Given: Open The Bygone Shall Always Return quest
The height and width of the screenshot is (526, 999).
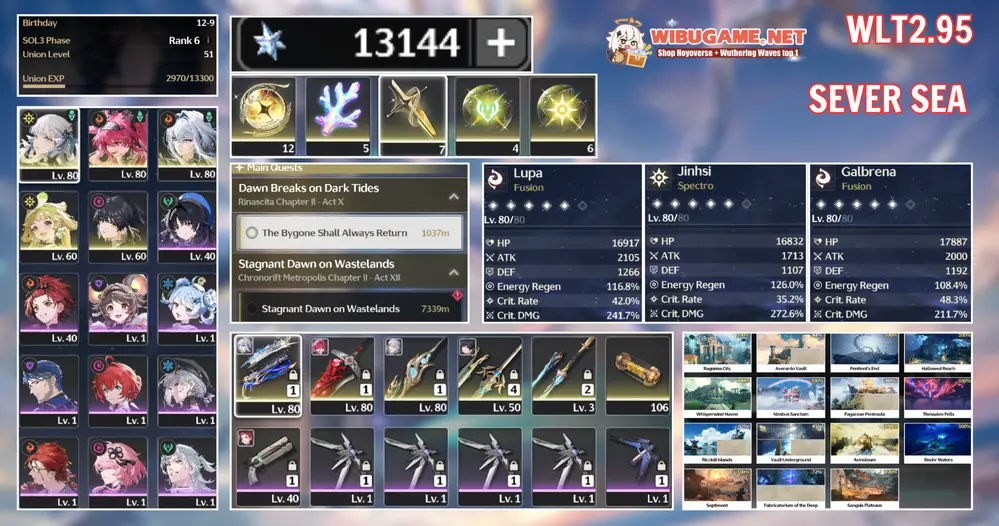Looking at the screenshot, I should (x=350, y=233).
